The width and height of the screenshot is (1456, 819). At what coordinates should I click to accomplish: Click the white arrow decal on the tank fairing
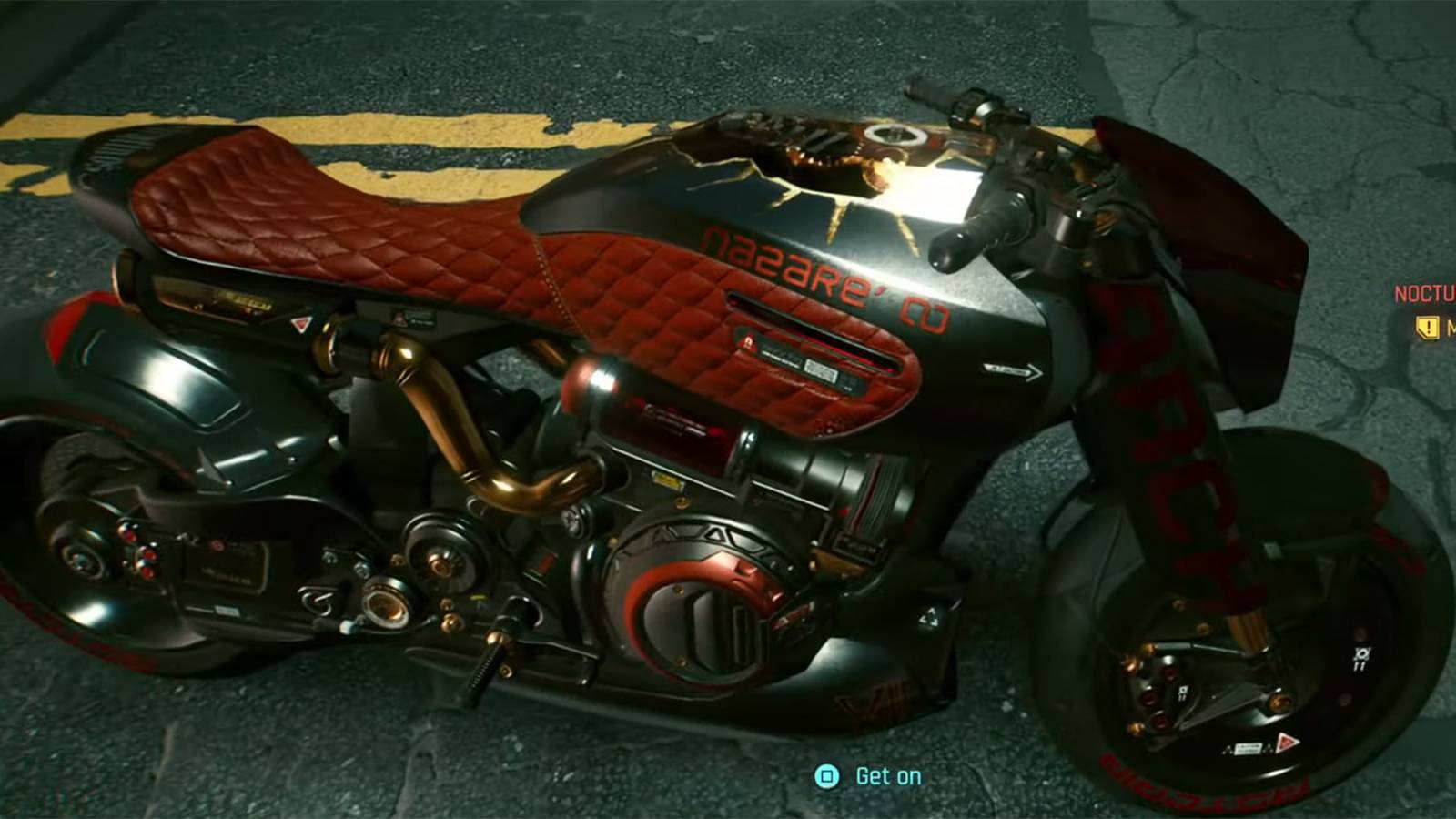tap(1012, 369)
